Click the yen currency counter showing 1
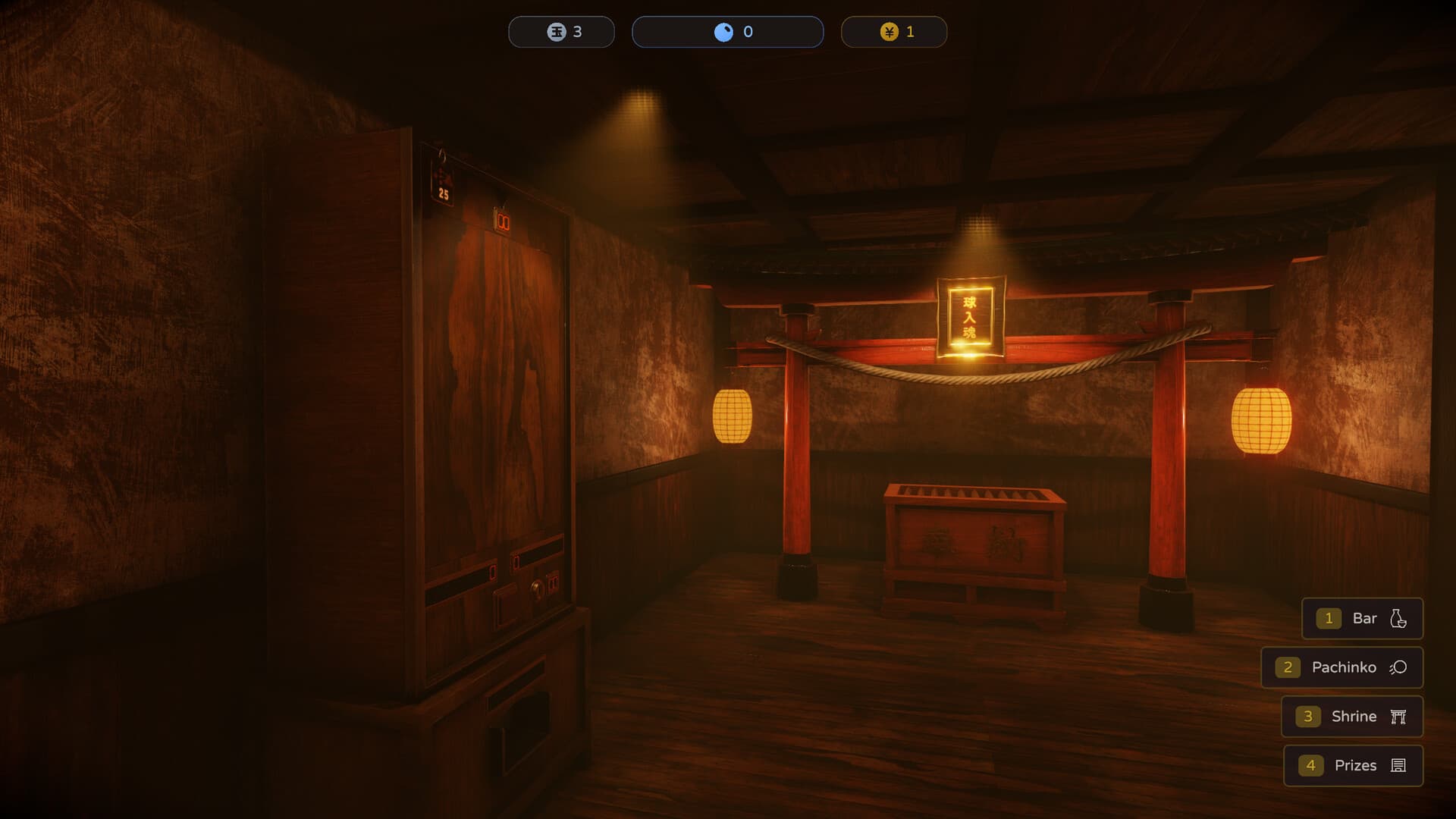The image size is (1456, 819). click(x=895, y=31)
